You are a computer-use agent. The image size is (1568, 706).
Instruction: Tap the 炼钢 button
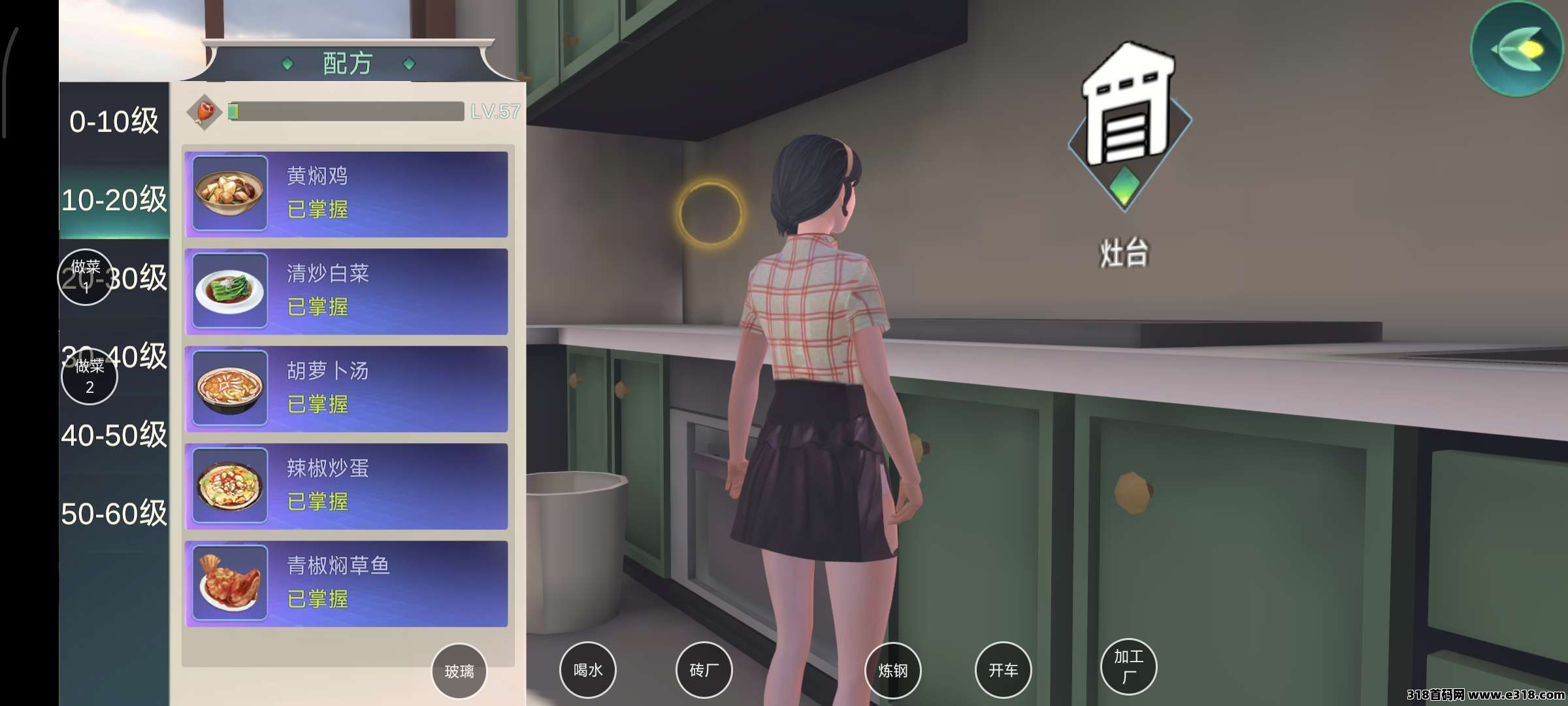(892, 671)
